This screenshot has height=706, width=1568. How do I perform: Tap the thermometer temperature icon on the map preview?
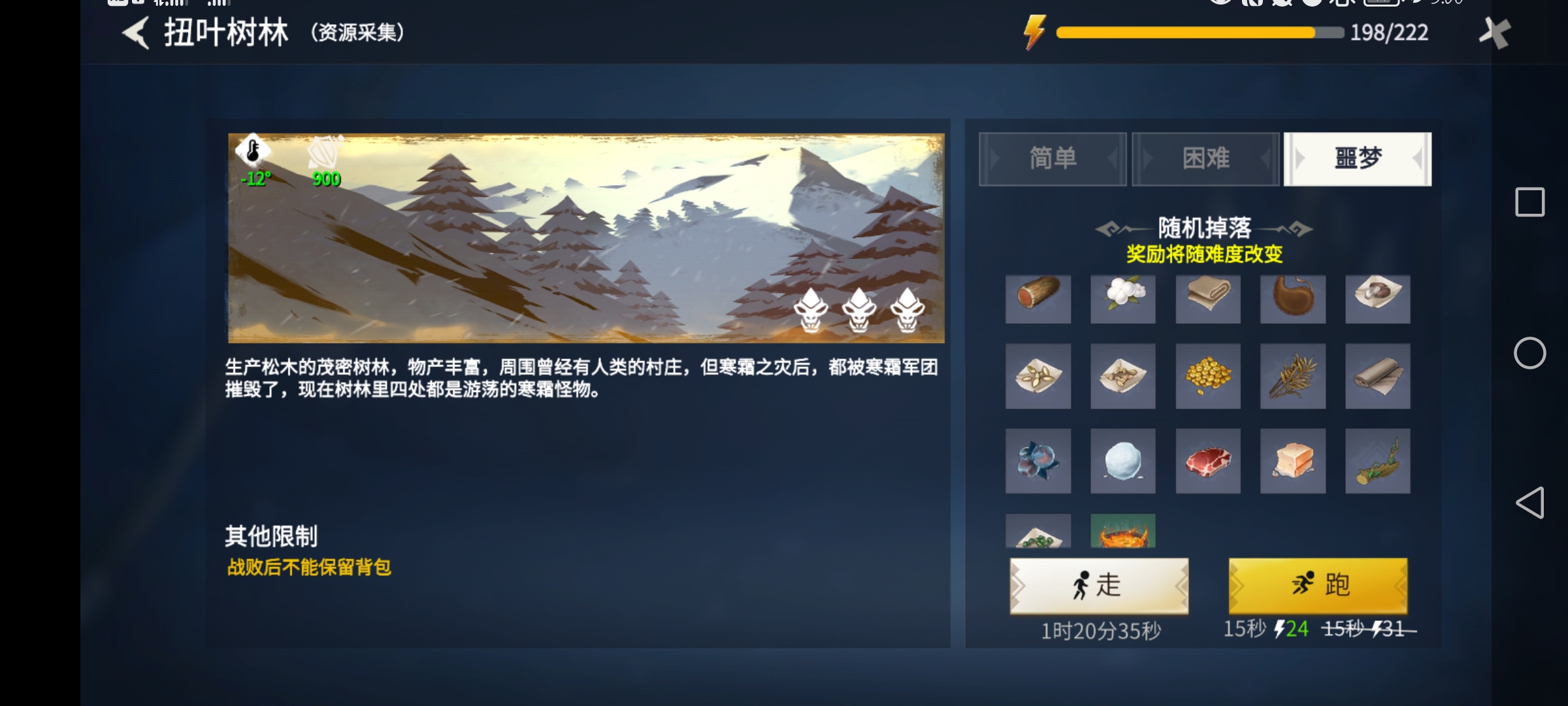tap(252, 152)
